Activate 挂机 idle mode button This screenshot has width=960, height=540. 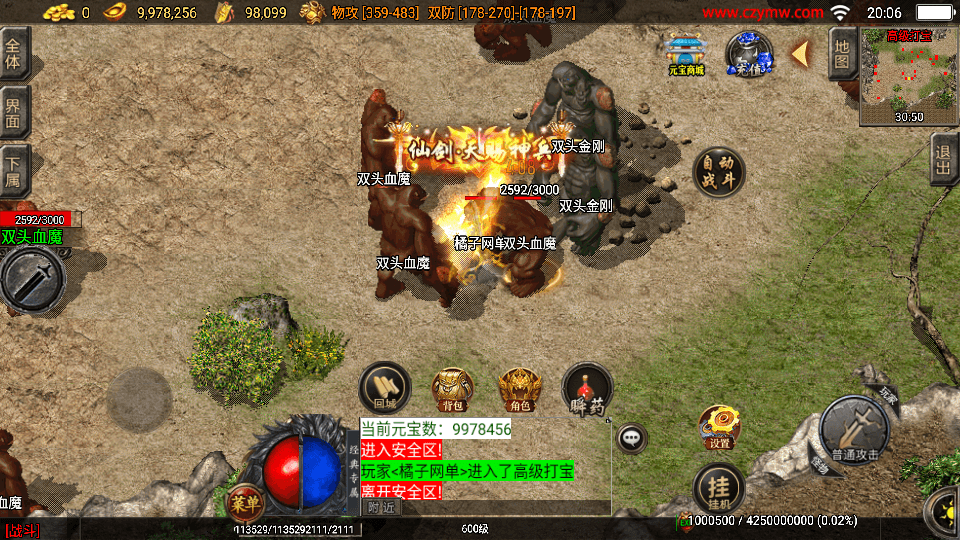tap(718, 488)
